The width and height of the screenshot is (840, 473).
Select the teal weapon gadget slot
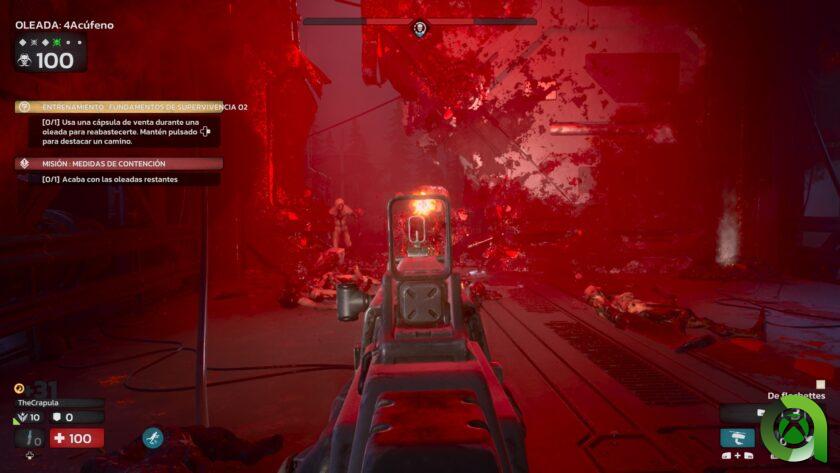coord(737,437)
